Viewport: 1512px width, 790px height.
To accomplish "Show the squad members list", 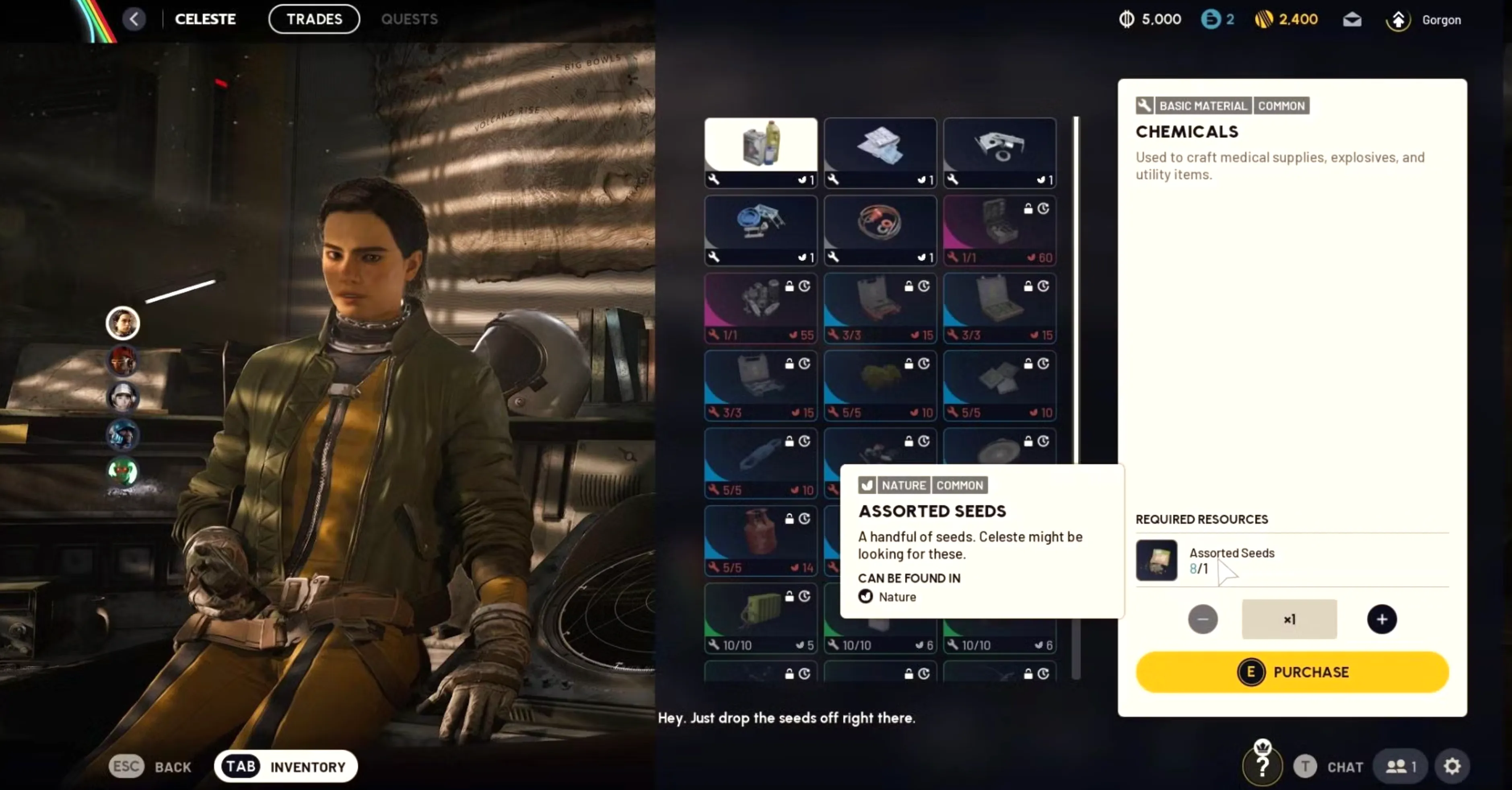I will coord(1401,767).
